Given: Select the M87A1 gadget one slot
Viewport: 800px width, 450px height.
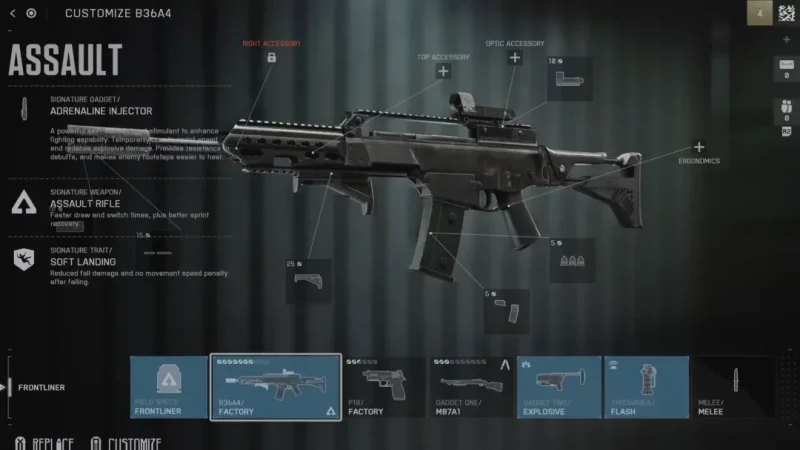Looking at the screenshot, I should click(x=472, y=388).
